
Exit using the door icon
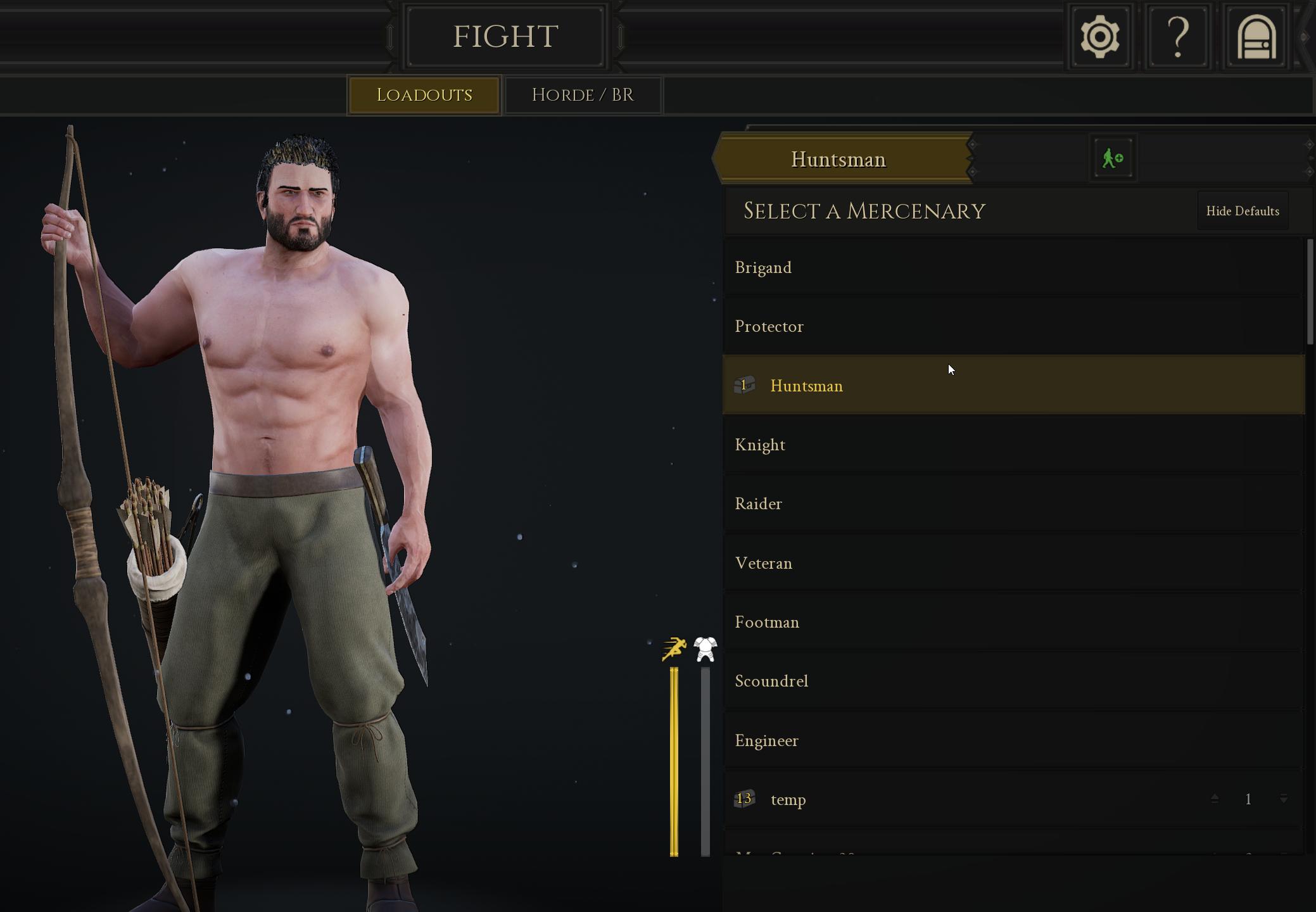pyautogui.click(x=1256, y=37)
